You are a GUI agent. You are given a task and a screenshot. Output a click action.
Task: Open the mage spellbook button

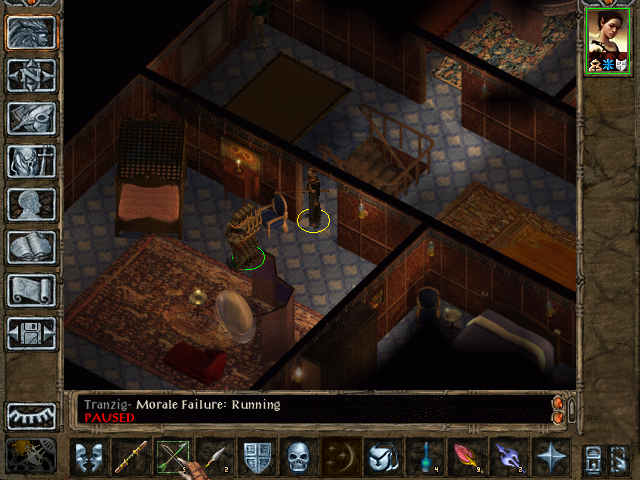coord(31,247)
